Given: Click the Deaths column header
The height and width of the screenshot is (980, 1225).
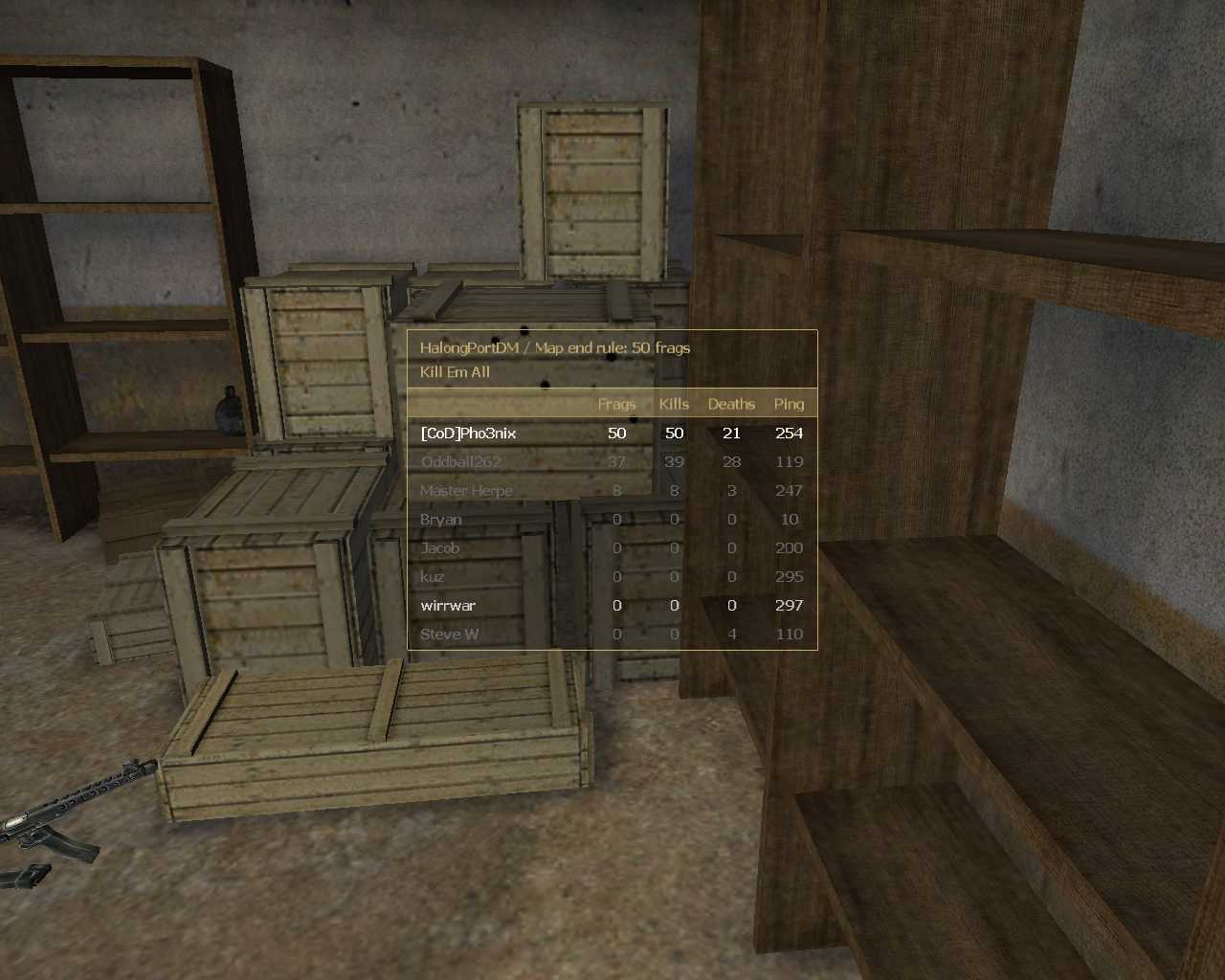Looking at the screenshot, I should coord(731,404).
